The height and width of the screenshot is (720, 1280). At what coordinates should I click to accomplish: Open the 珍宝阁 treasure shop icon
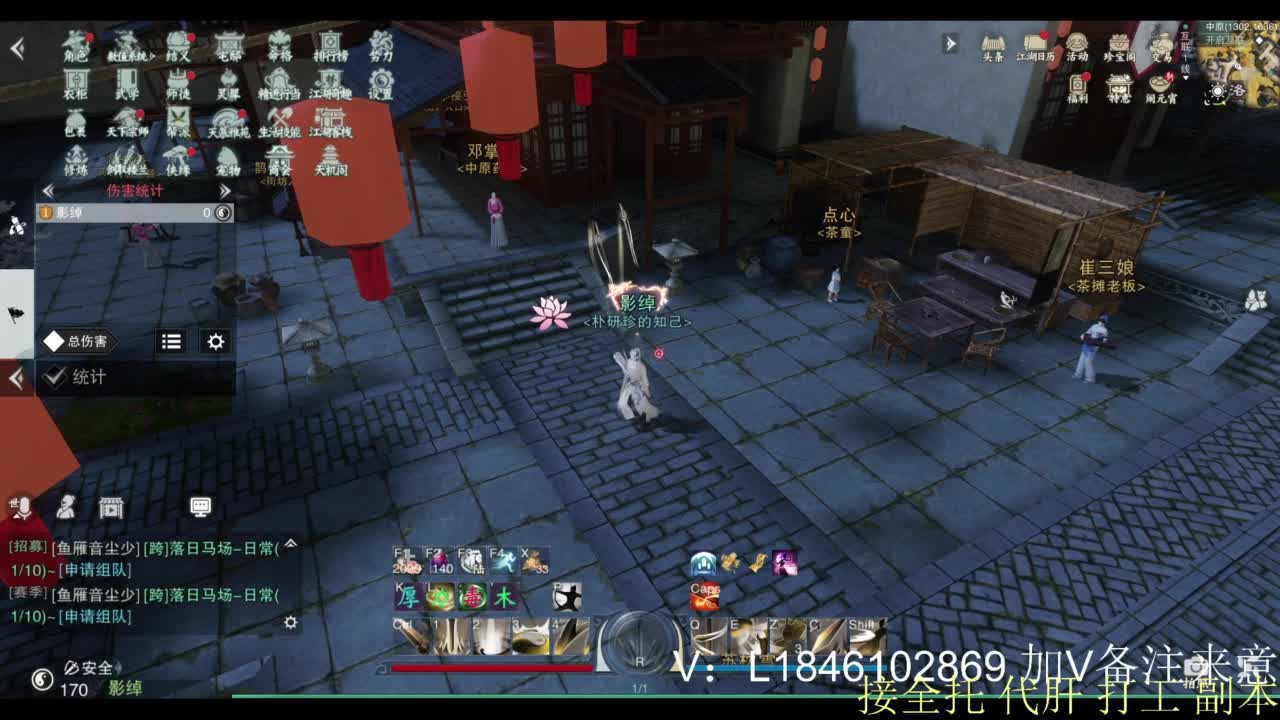tap(1119, 43)
